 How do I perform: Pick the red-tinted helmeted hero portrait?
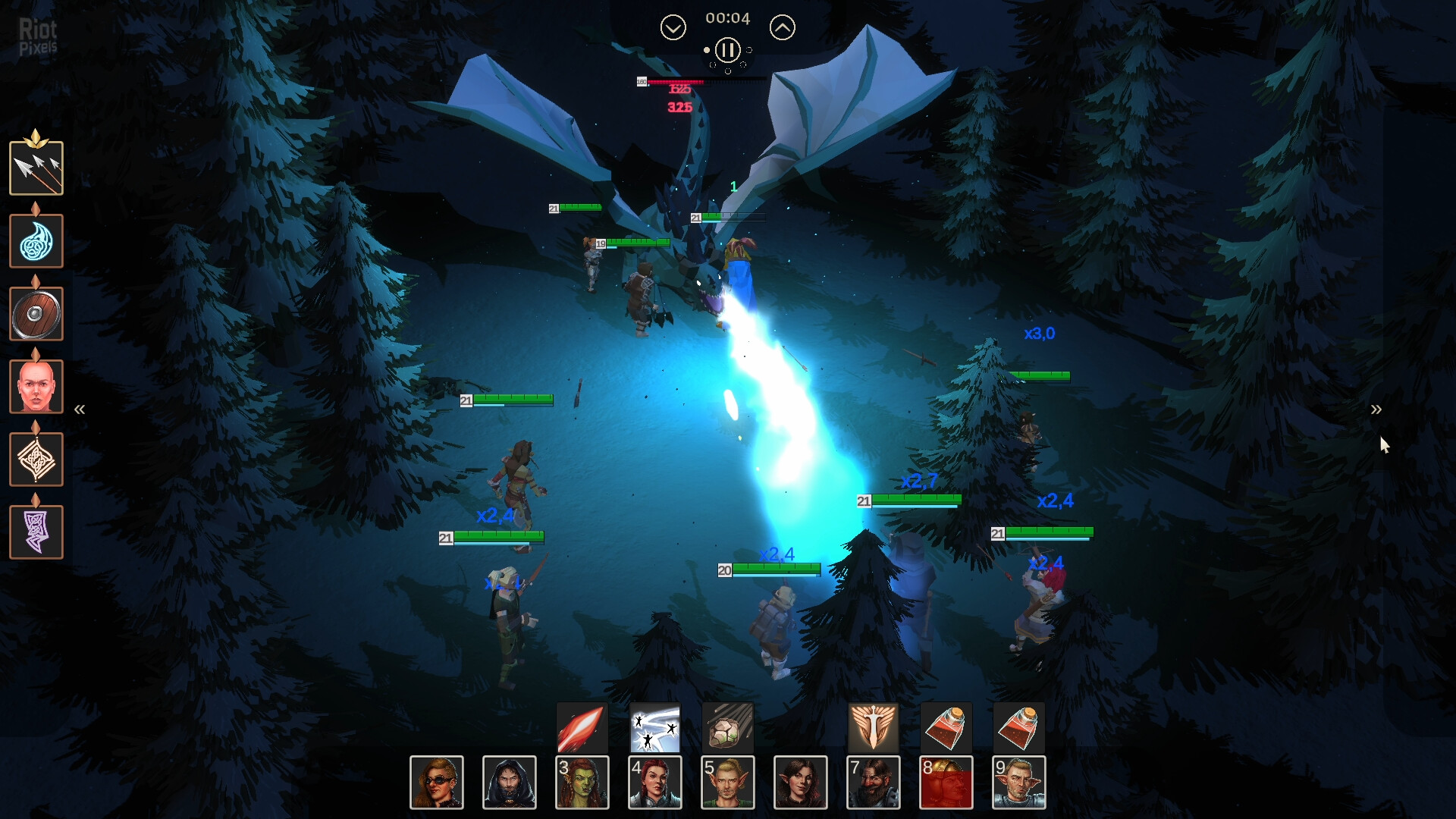pos(946,783)
